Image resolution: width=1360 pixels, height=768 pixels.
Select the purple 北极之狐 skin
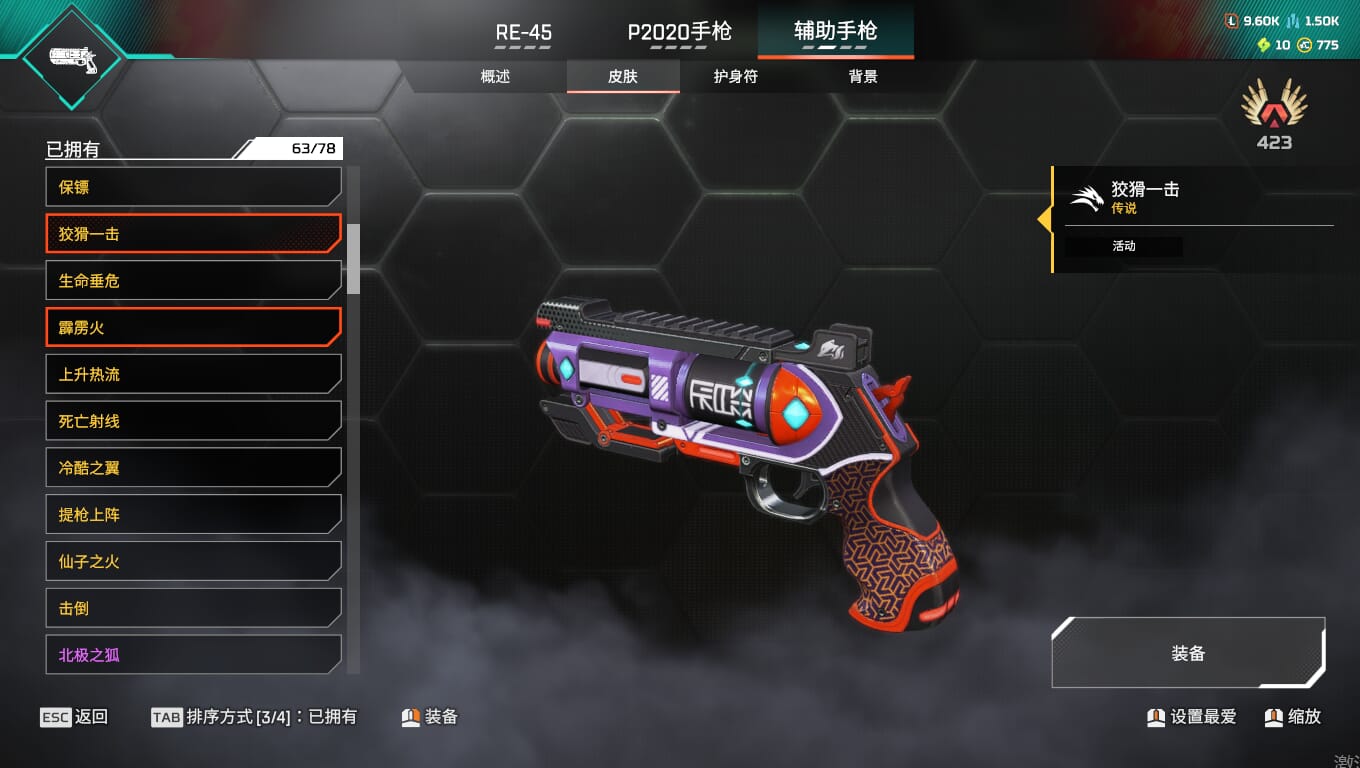193,655
